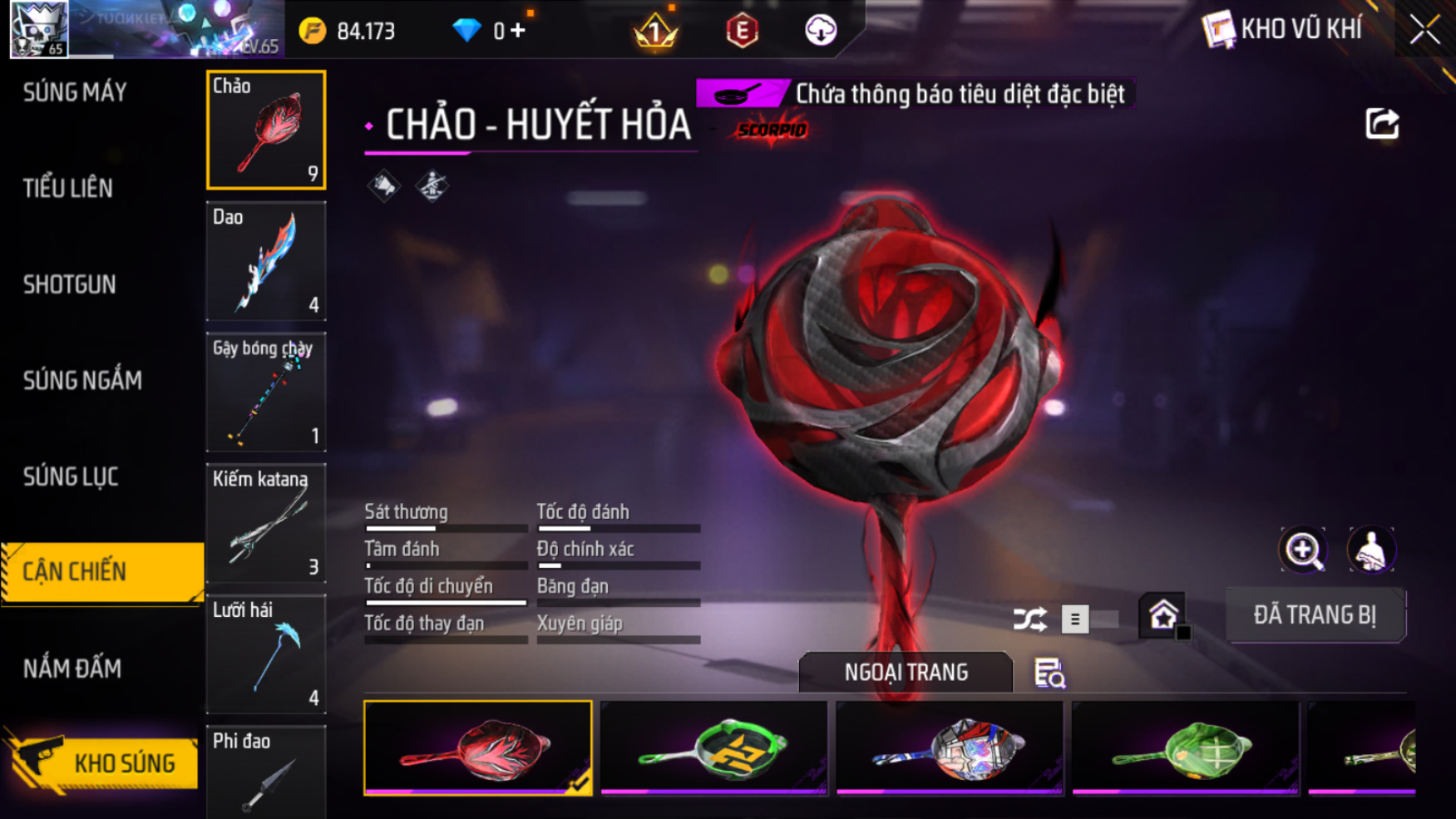Toggle the random skin shuffle switch
1456x819 pixels.
(x=1088, y=619)
